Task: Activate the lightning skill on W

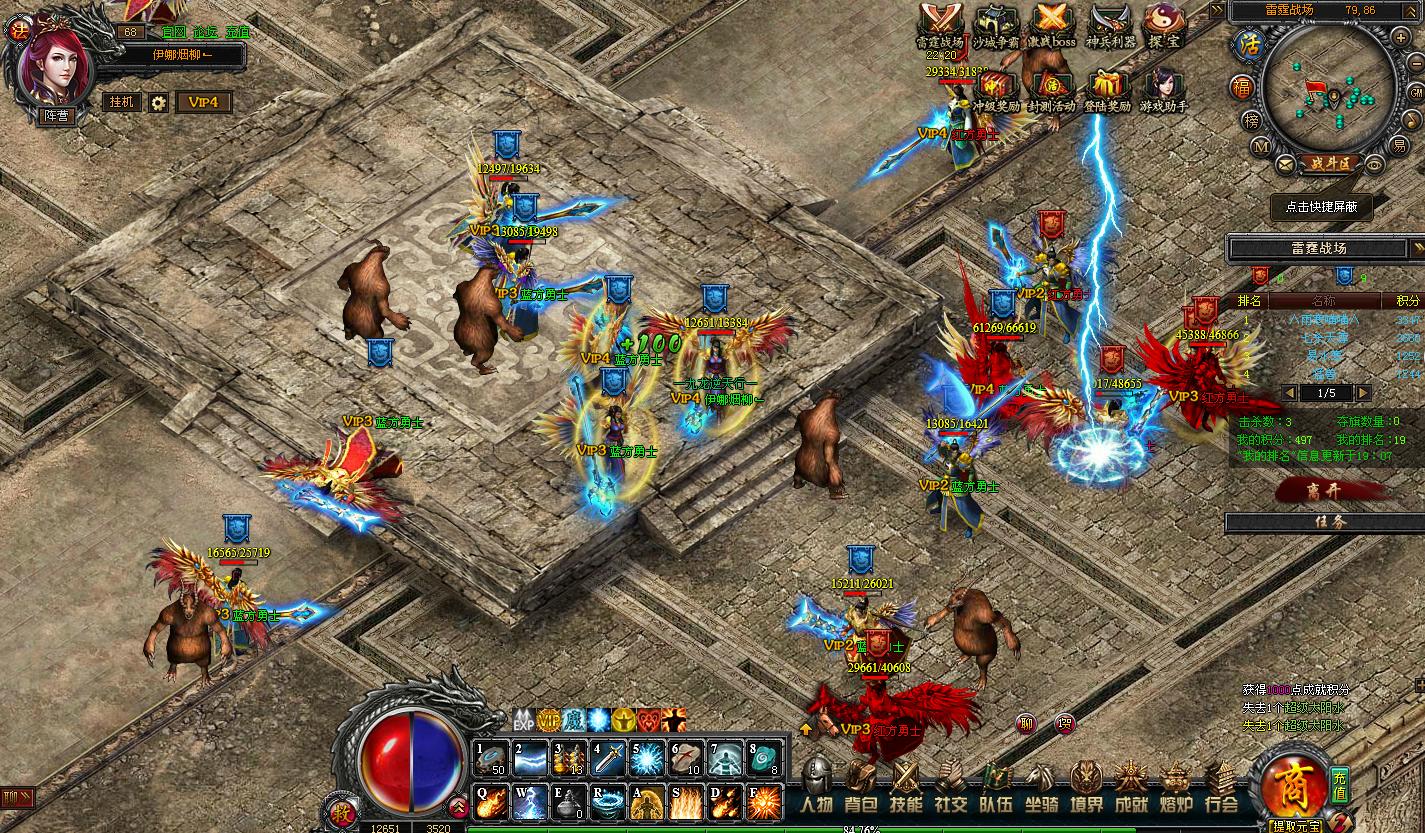Action: click(530, 802)
